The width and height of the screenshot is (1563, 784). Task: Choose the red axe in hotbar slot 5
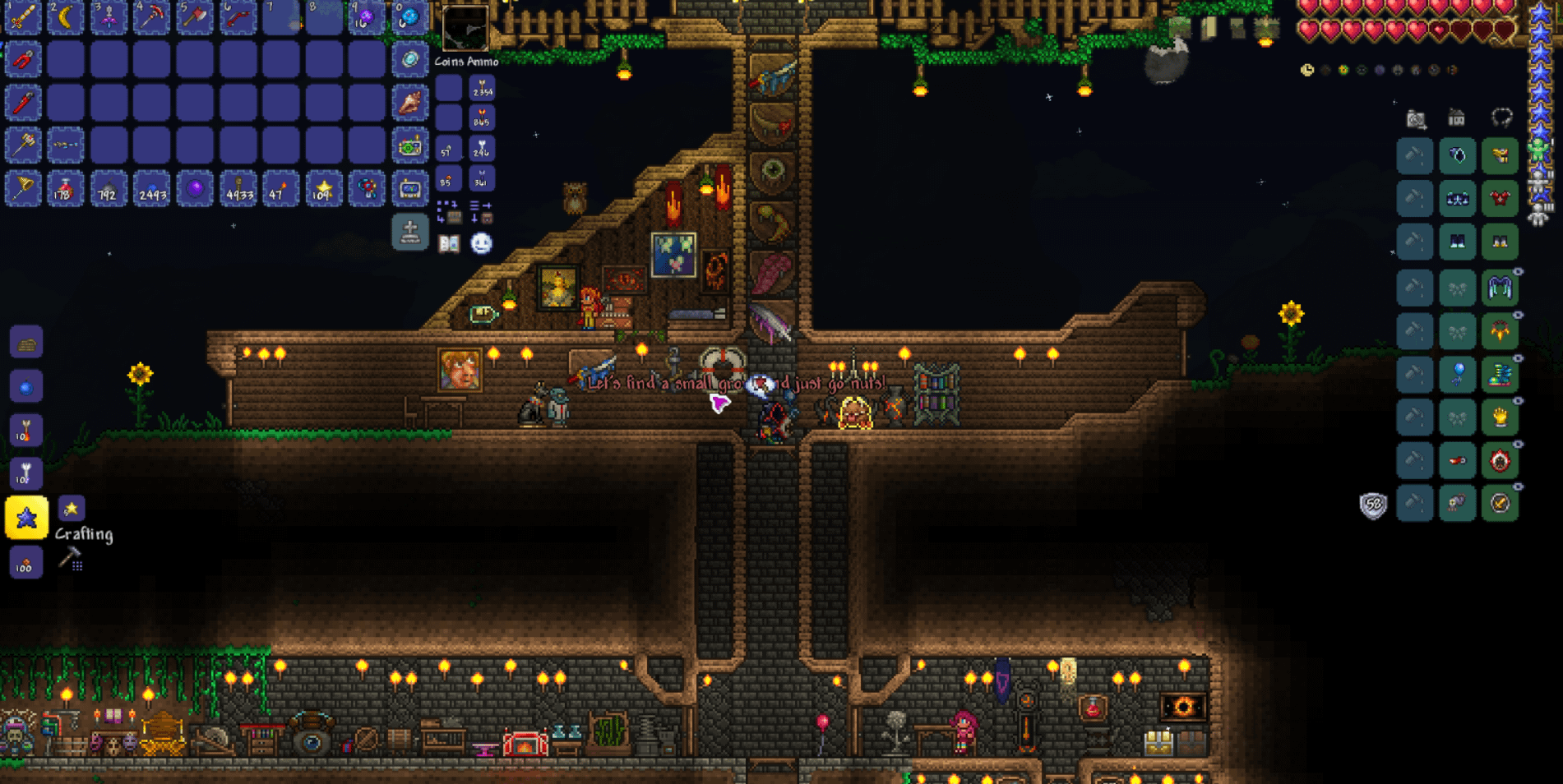click(x=195, y=16)
